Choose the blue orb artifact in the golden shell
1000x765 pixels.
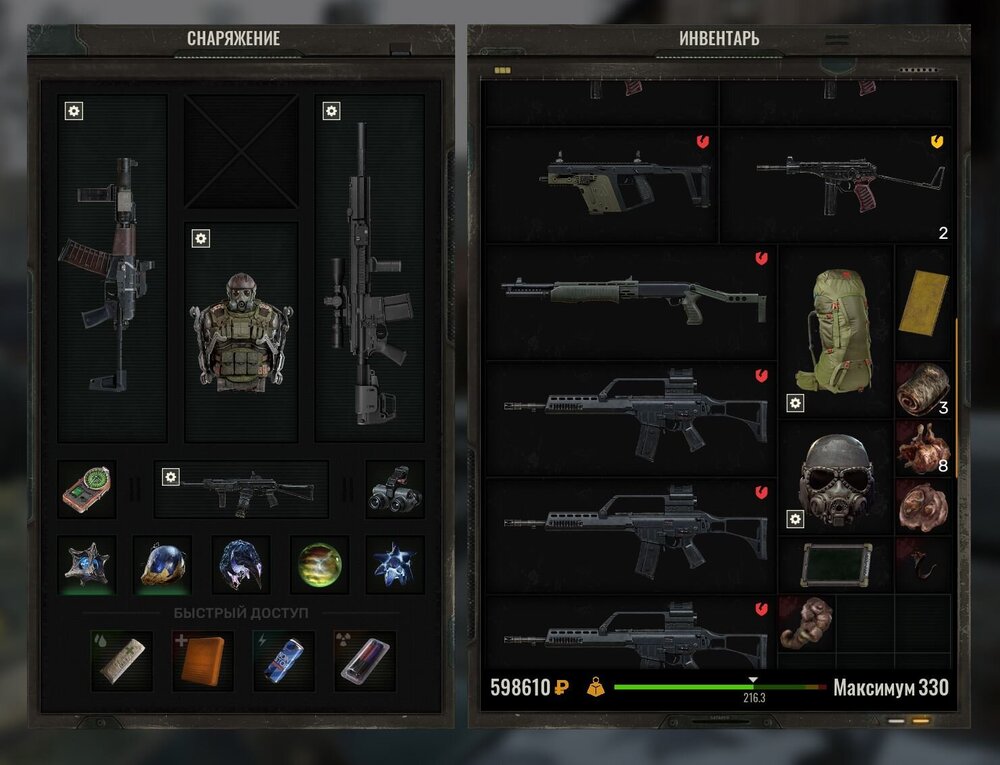164,565
